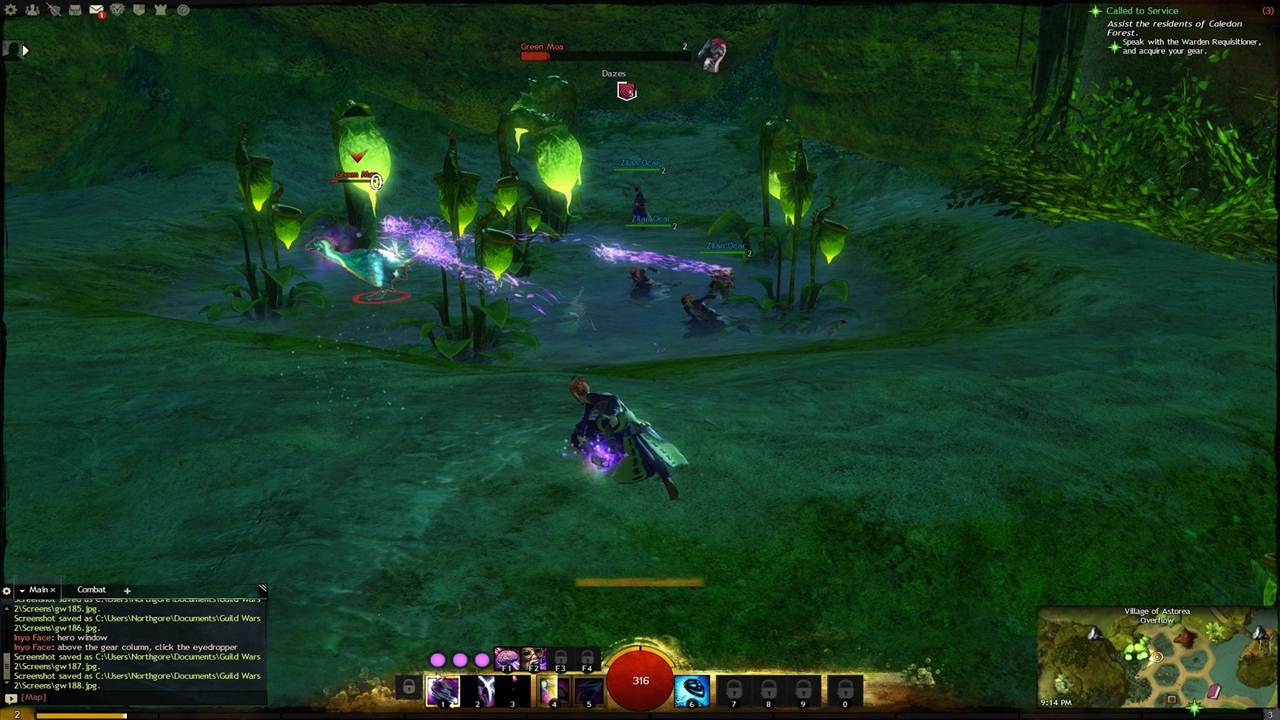Image resolution: width=1280 pixels, height=720 pixels.
Task: Open the guild shield icon
Action: click(x=139, y=10)
